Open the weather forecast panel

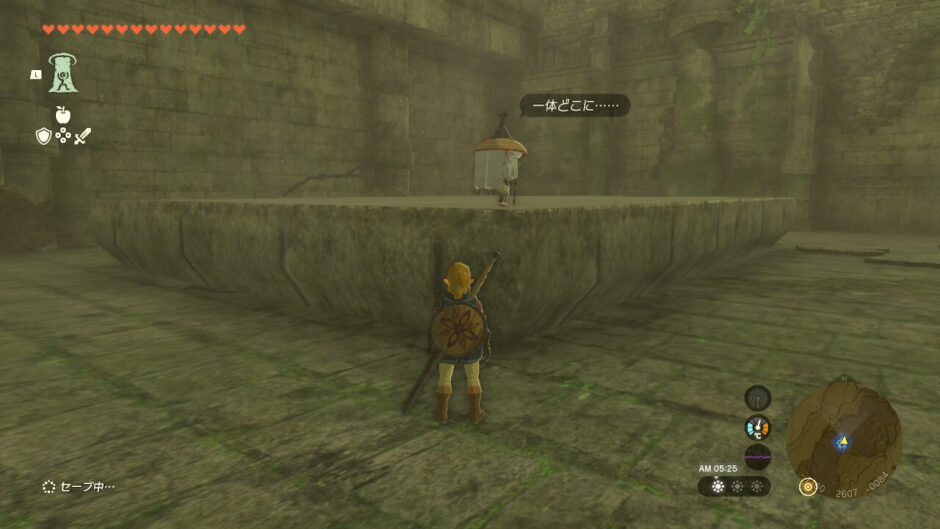734,486
